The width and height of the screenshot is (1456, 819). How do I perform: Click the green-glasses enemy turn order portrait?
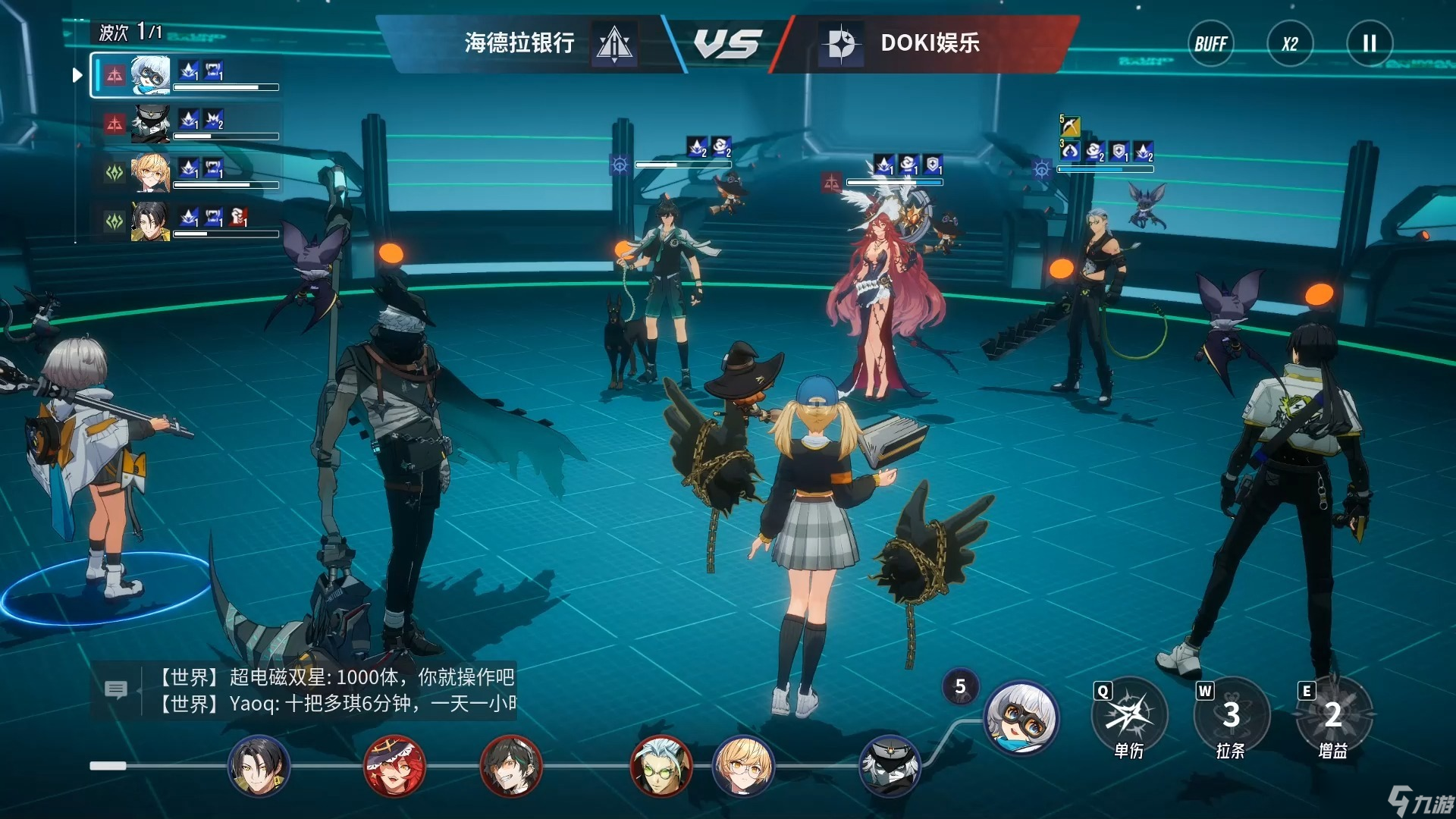[661, 766]
